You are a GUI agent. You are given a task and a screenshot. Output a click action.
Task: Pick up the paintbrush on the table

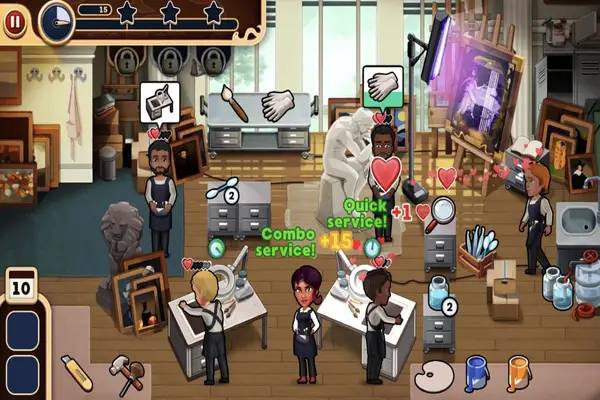(235, 102)
